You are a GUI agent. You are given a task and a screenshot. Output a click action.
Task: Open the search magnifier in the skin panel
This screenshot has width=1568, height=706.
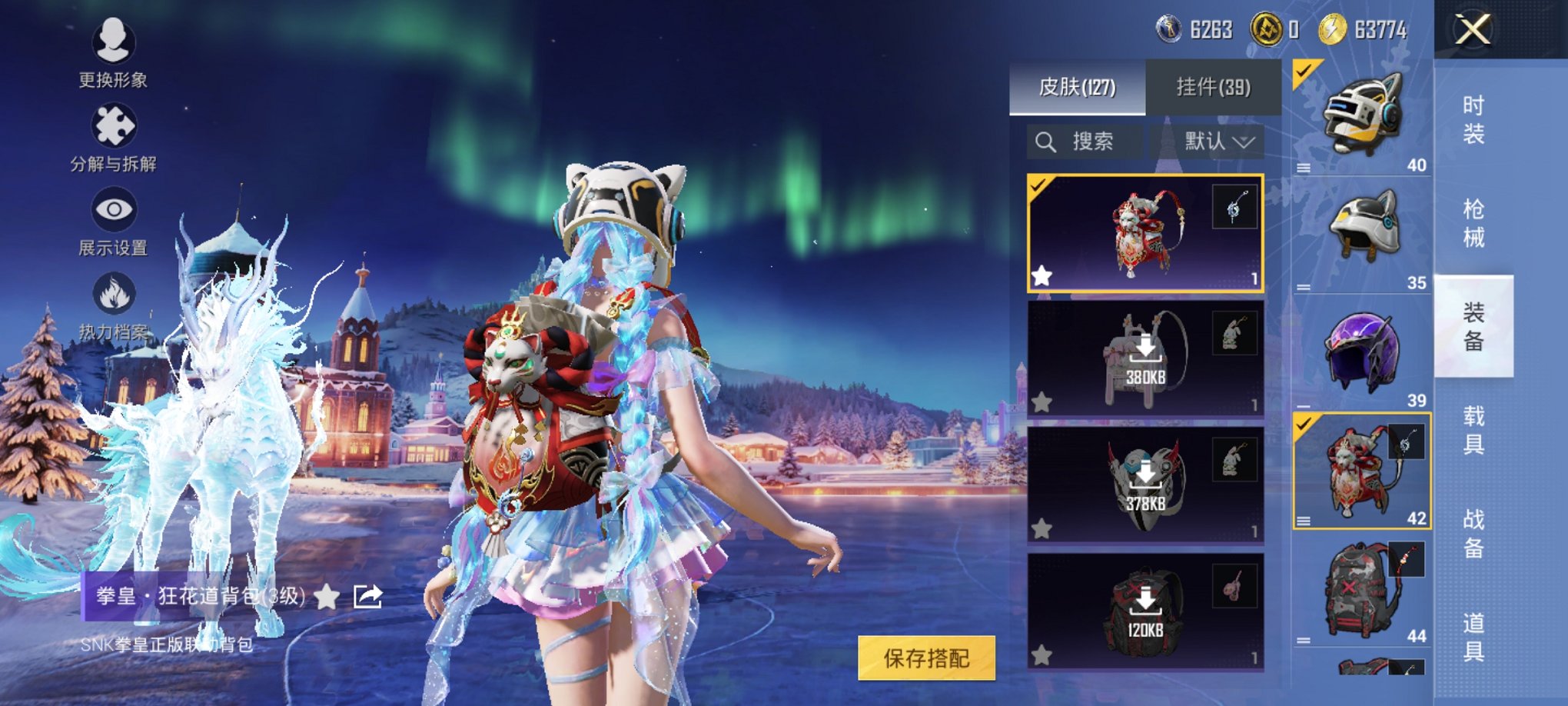(x=1045, y=141)
